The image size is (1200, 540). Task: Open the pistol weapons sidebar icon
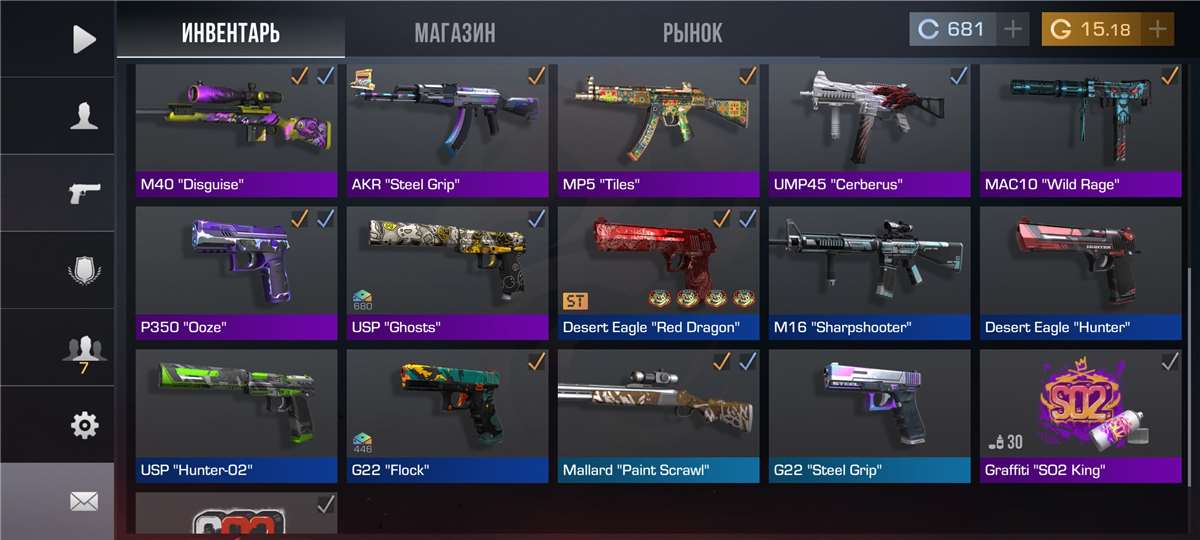84,193
